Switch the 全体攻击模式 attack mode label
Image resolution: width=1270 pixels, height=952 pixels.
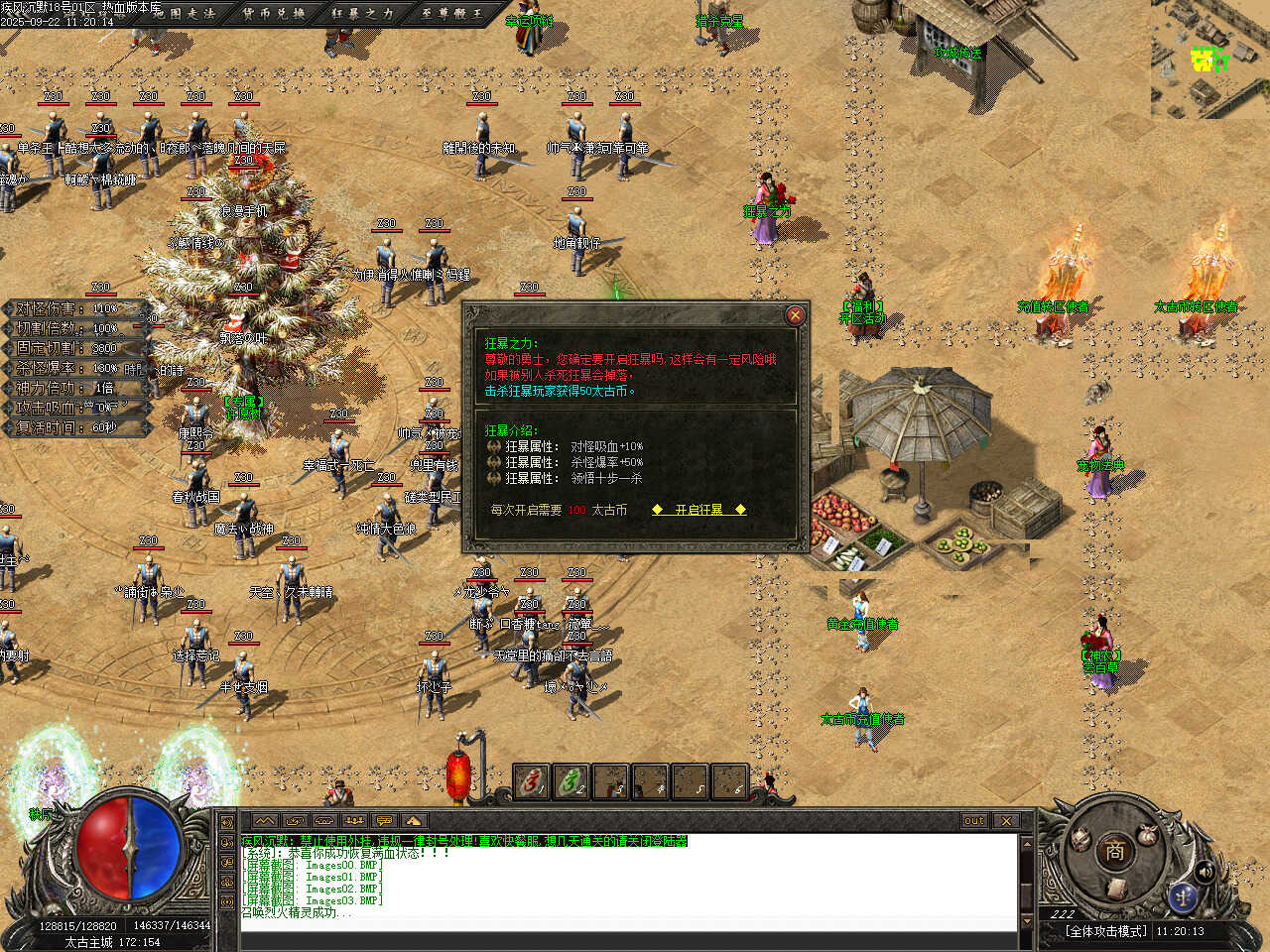pos(1105,931)
